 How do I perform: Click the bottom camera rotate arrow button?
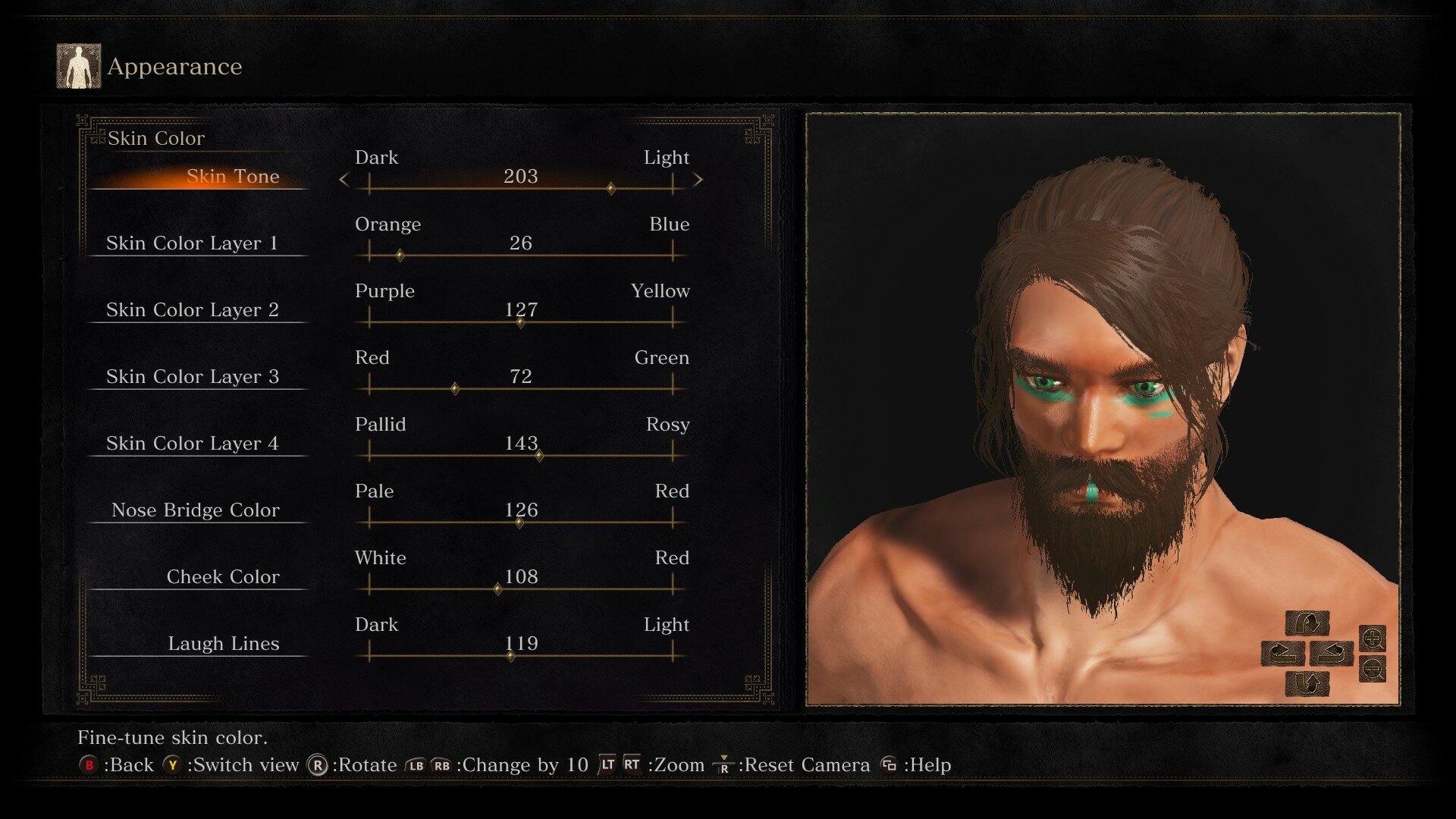click(x=1307, y=684)
